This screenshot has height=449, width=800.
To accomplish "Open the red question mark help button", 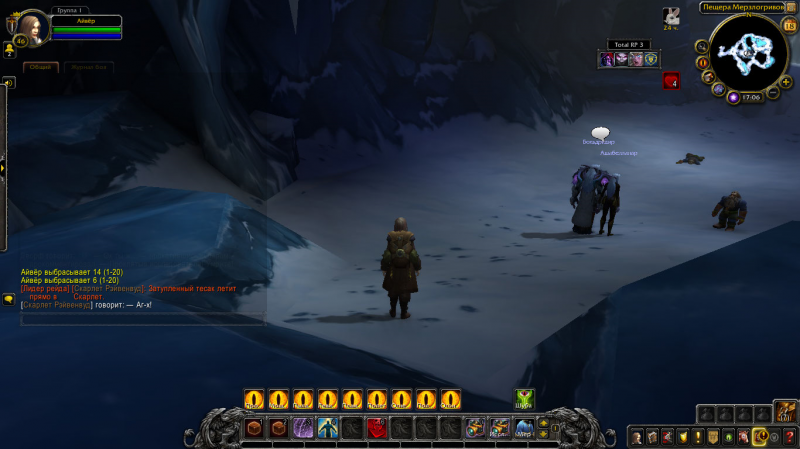I will click(x=789, y=436).
